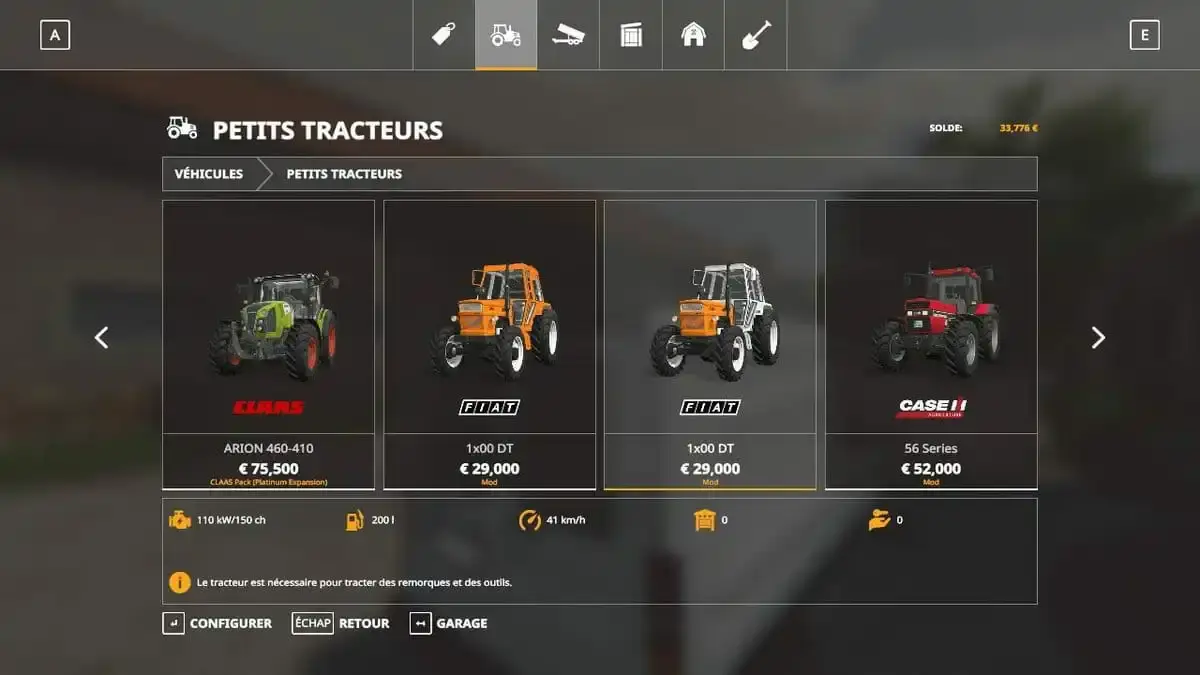Switch to the tractor vehicles tab
The height and width of the screenshot is (675, 1200).
tap(506, 35)
